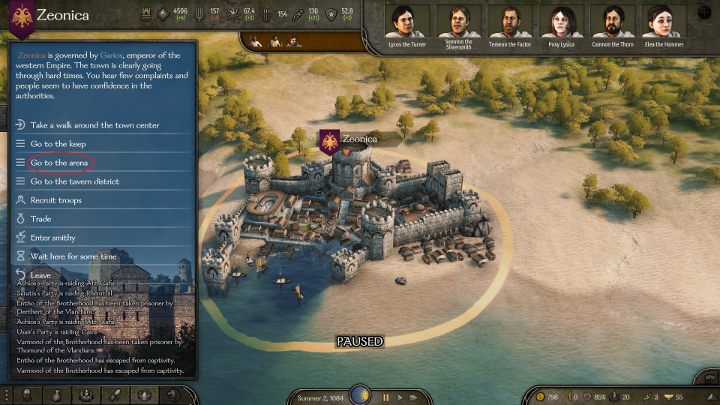Choose Wait here for some time

coord(74,257)
